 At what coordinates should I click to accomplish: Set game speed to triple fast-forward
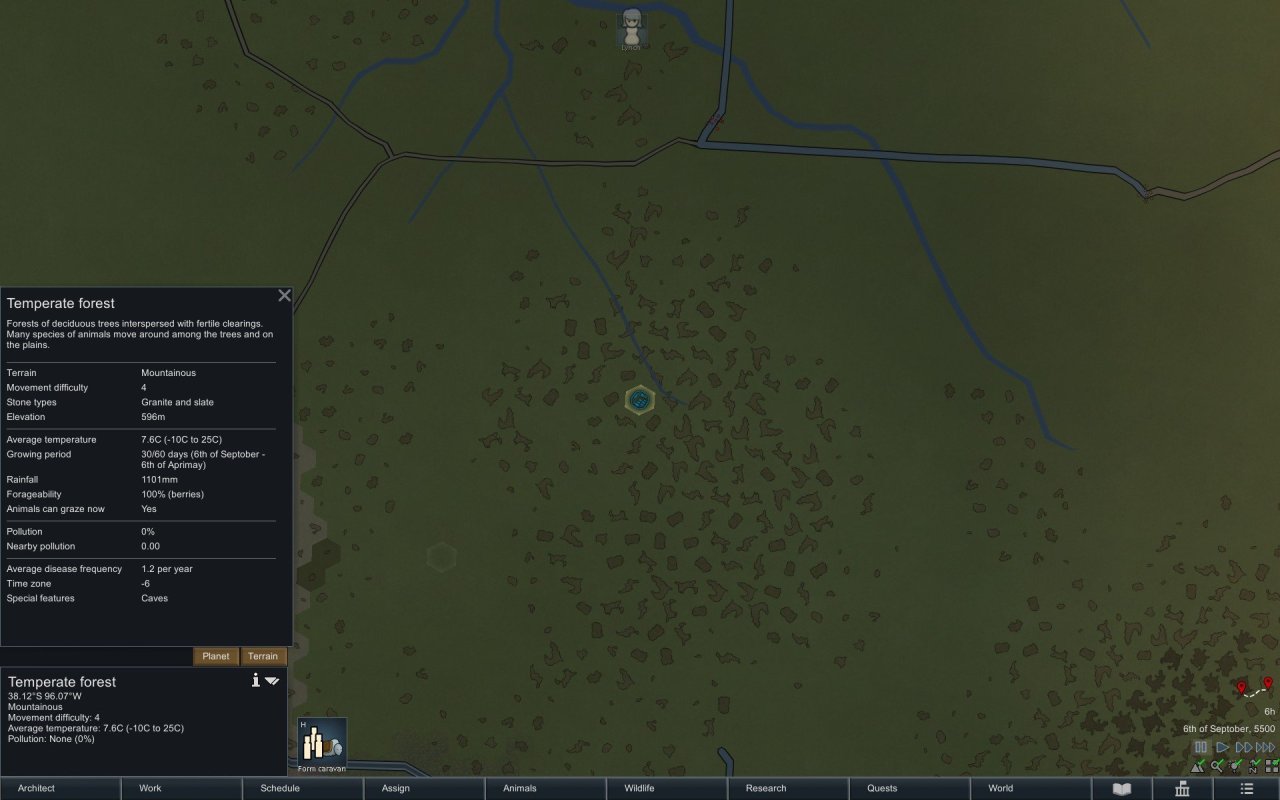[1265, 747]
